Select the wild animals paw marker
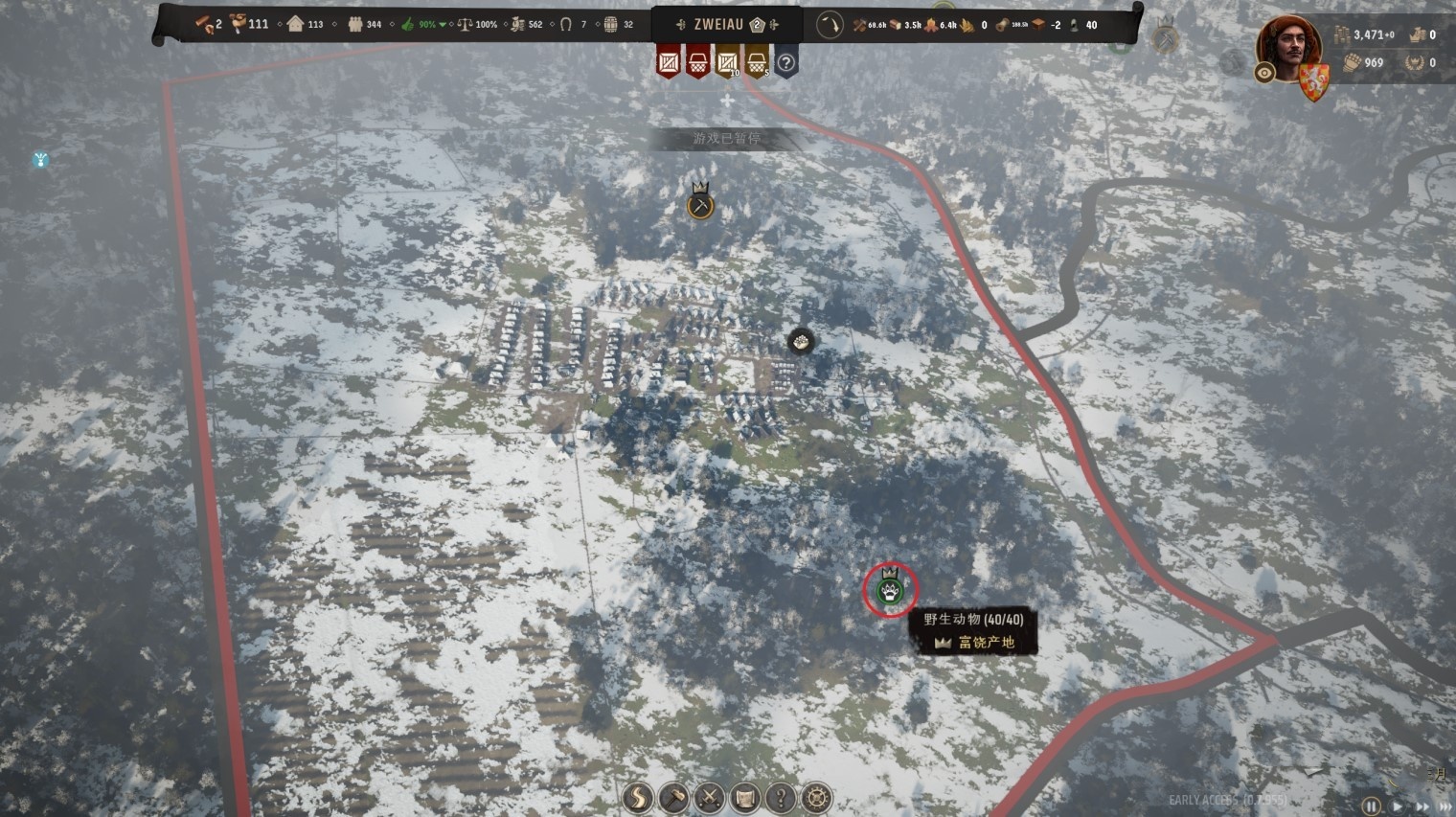This screenshot has height=817, width=1456. [x=891, y=591]
